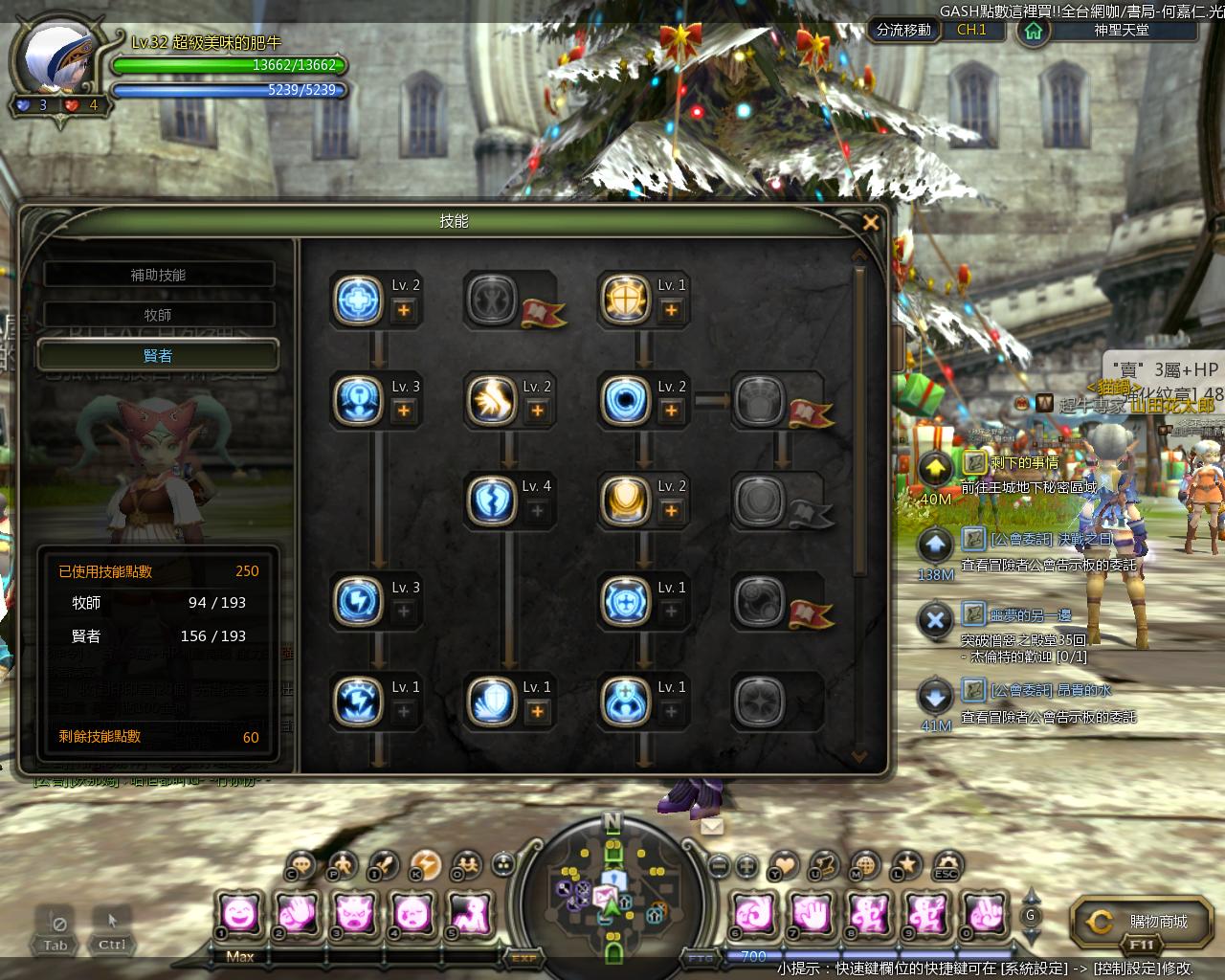This screenshot has height=980, width=1225.
Task: Click the 分流移動 channel button
Action: click(x=903, y=30)
